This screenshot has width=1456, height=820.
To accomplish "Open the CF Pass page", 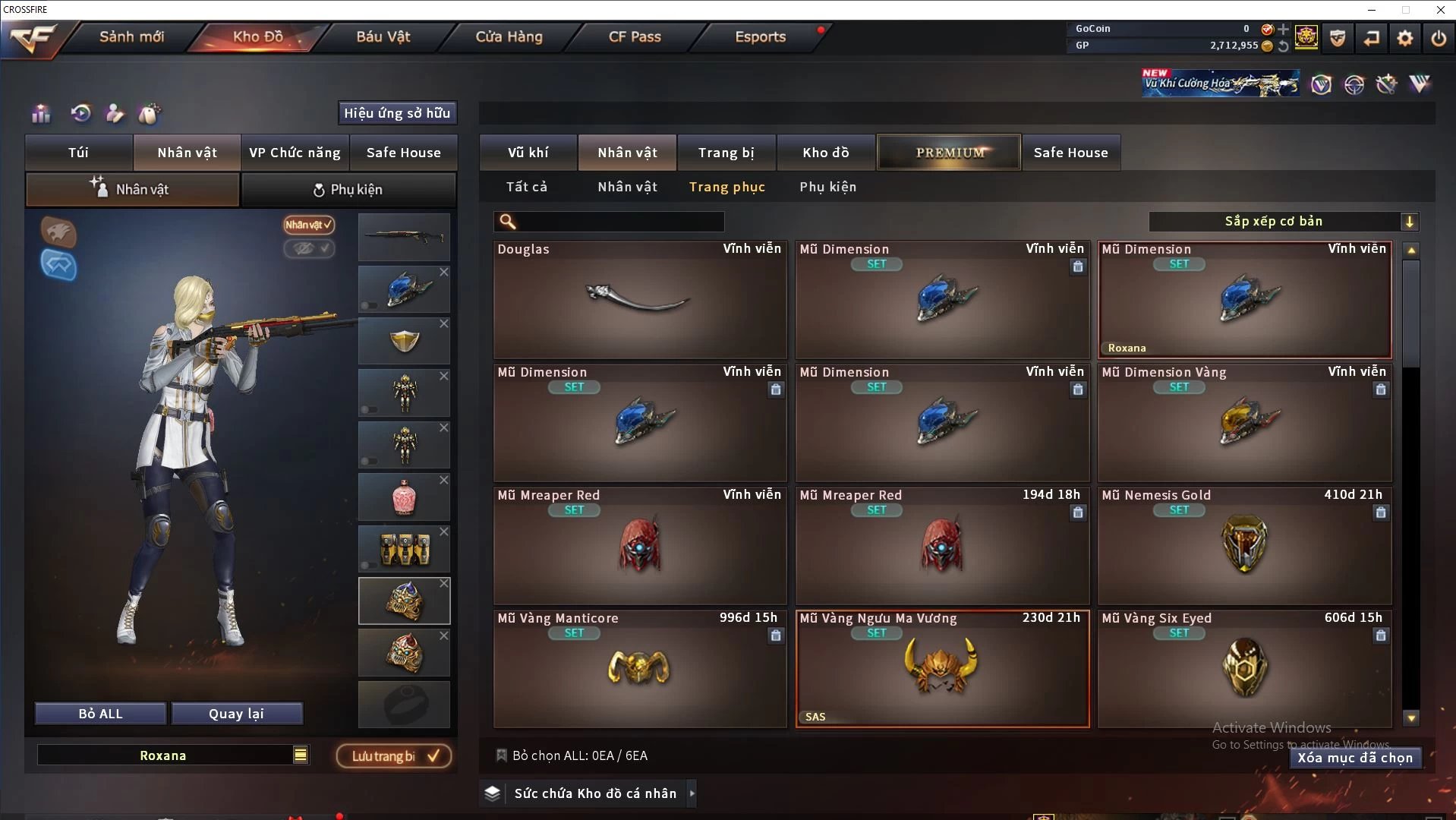I will click(635, 36).
